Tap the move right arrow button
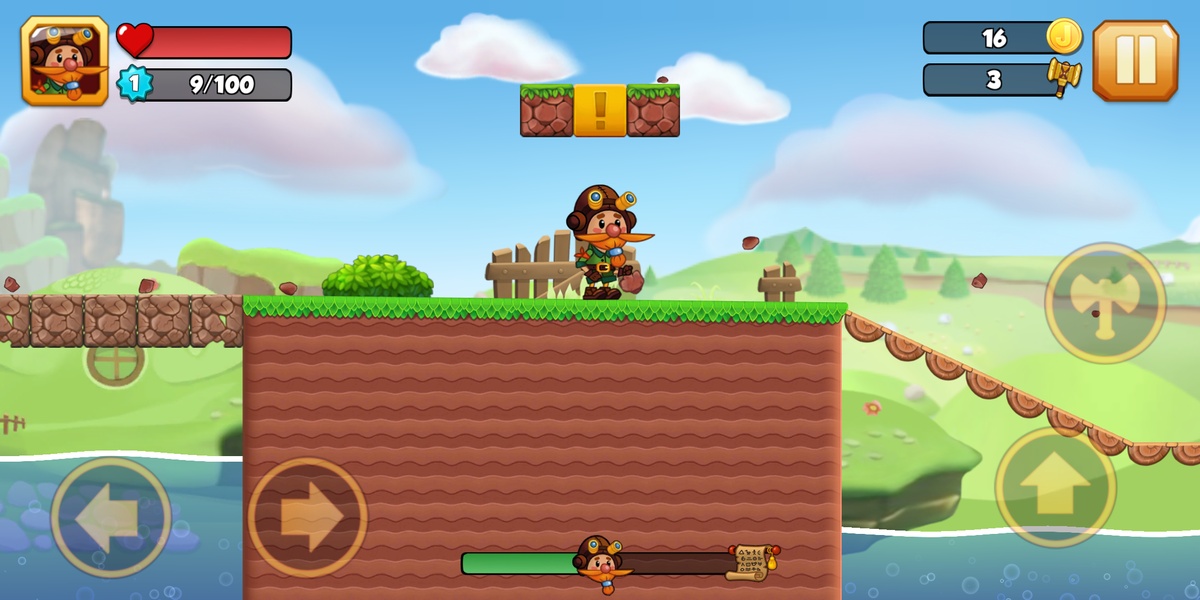Viewport: 1200px width, 600px height. [x=307, y=517]
